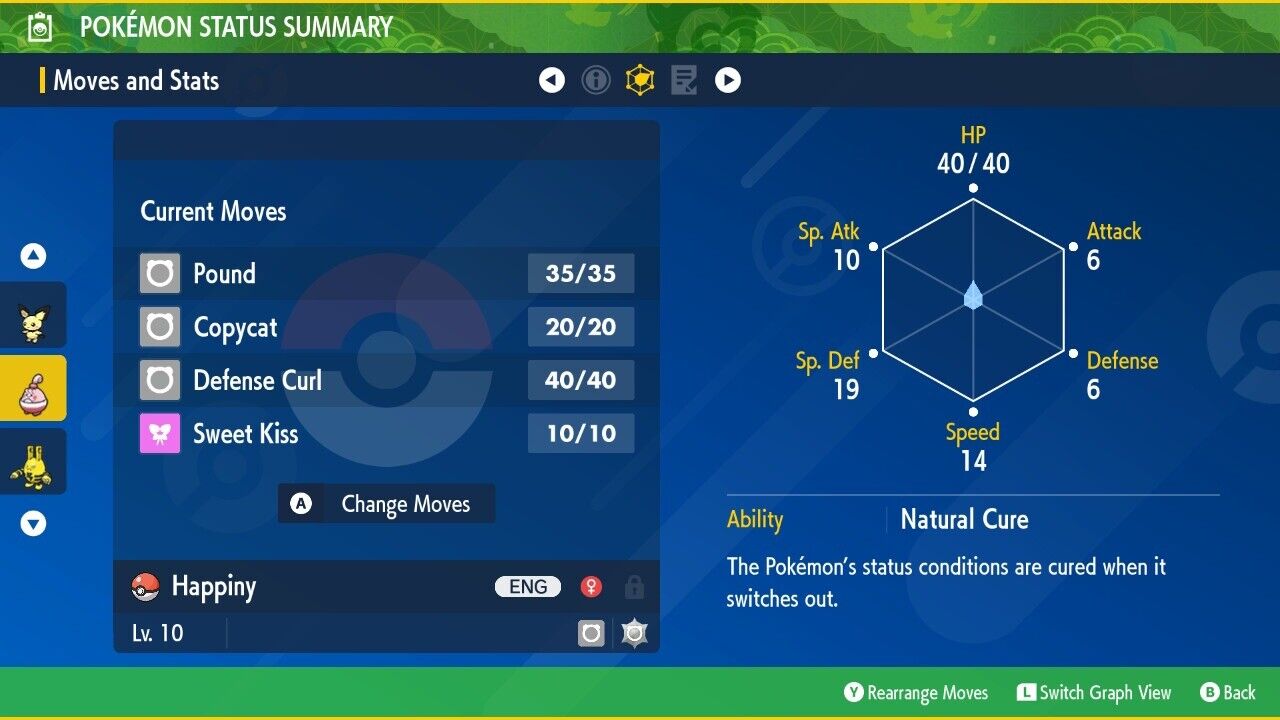Click Rearrange Moves in the bottom bar

click(916, 693)
